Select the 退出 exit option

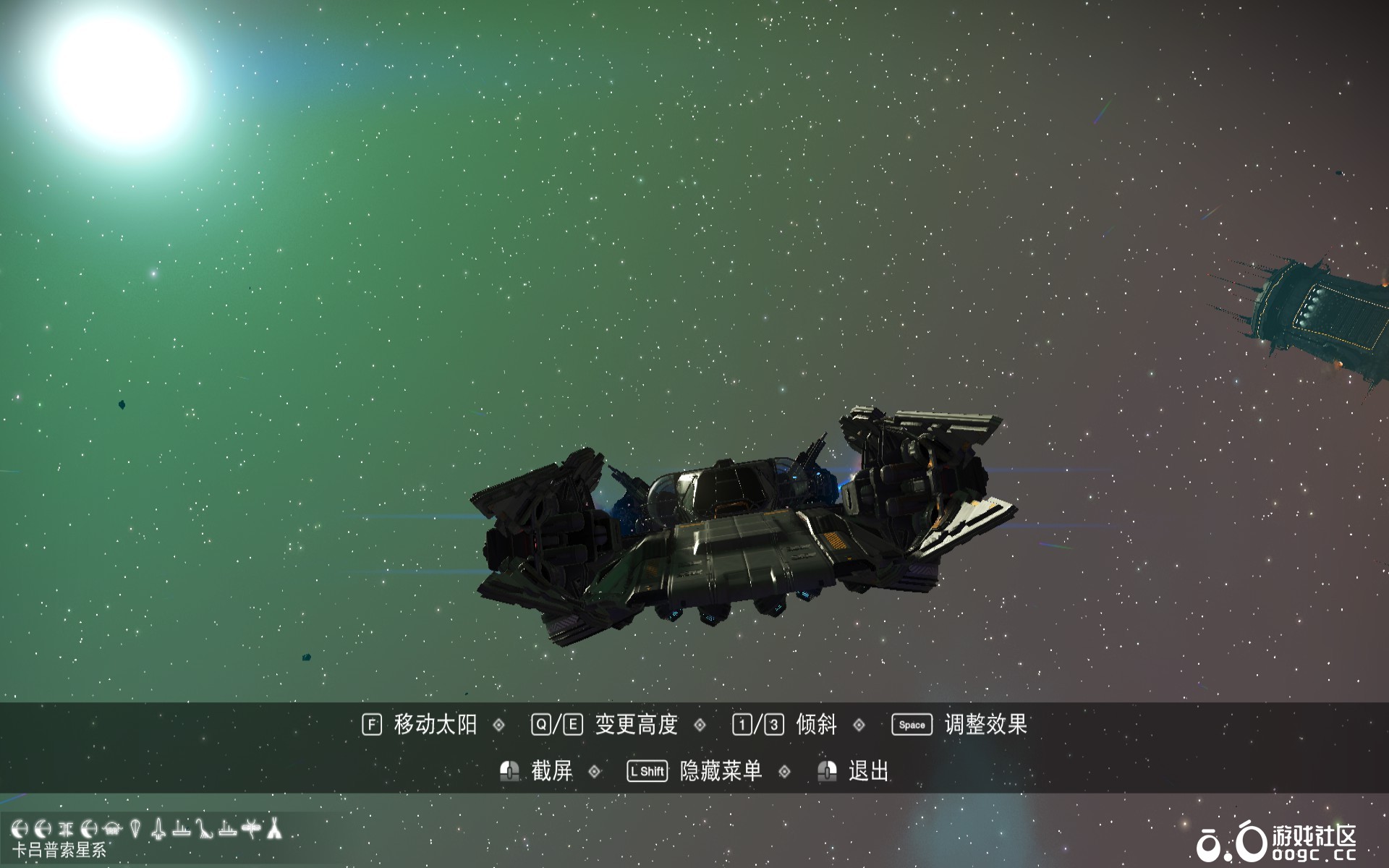[x=868, y=769]
